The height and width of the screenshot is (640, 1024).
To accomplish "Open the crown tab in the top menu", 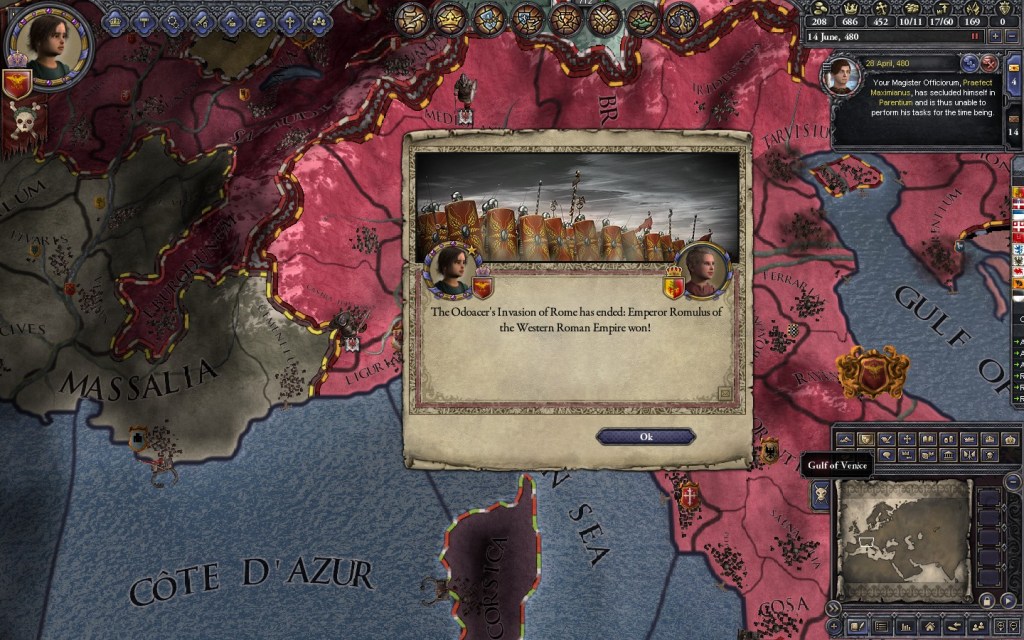I will click(x=116, y=19).
